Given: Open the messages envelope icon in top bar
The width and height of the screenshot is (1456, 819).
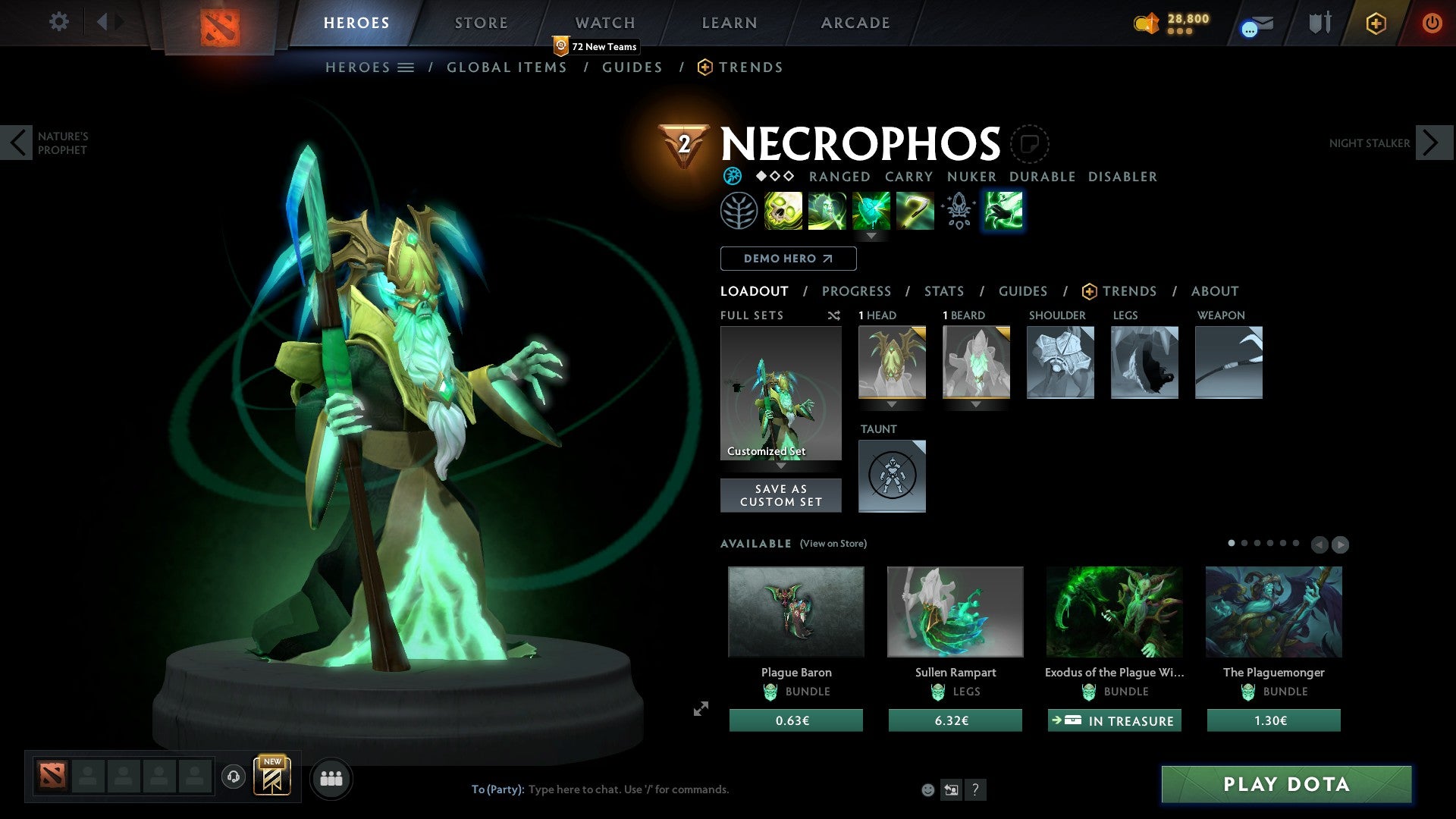Looking at the screenshot, I should tap(1253, 24).
